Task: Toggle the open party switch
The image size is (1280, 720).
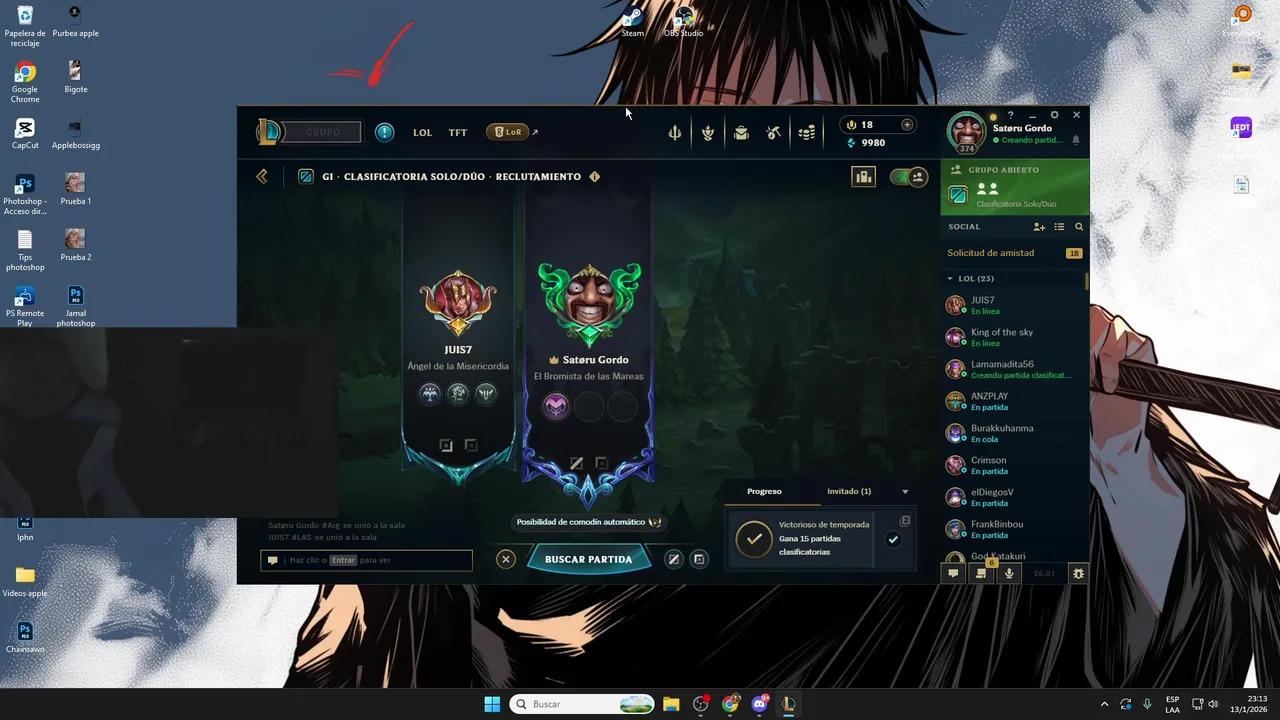Action: [x=908, y=176]
